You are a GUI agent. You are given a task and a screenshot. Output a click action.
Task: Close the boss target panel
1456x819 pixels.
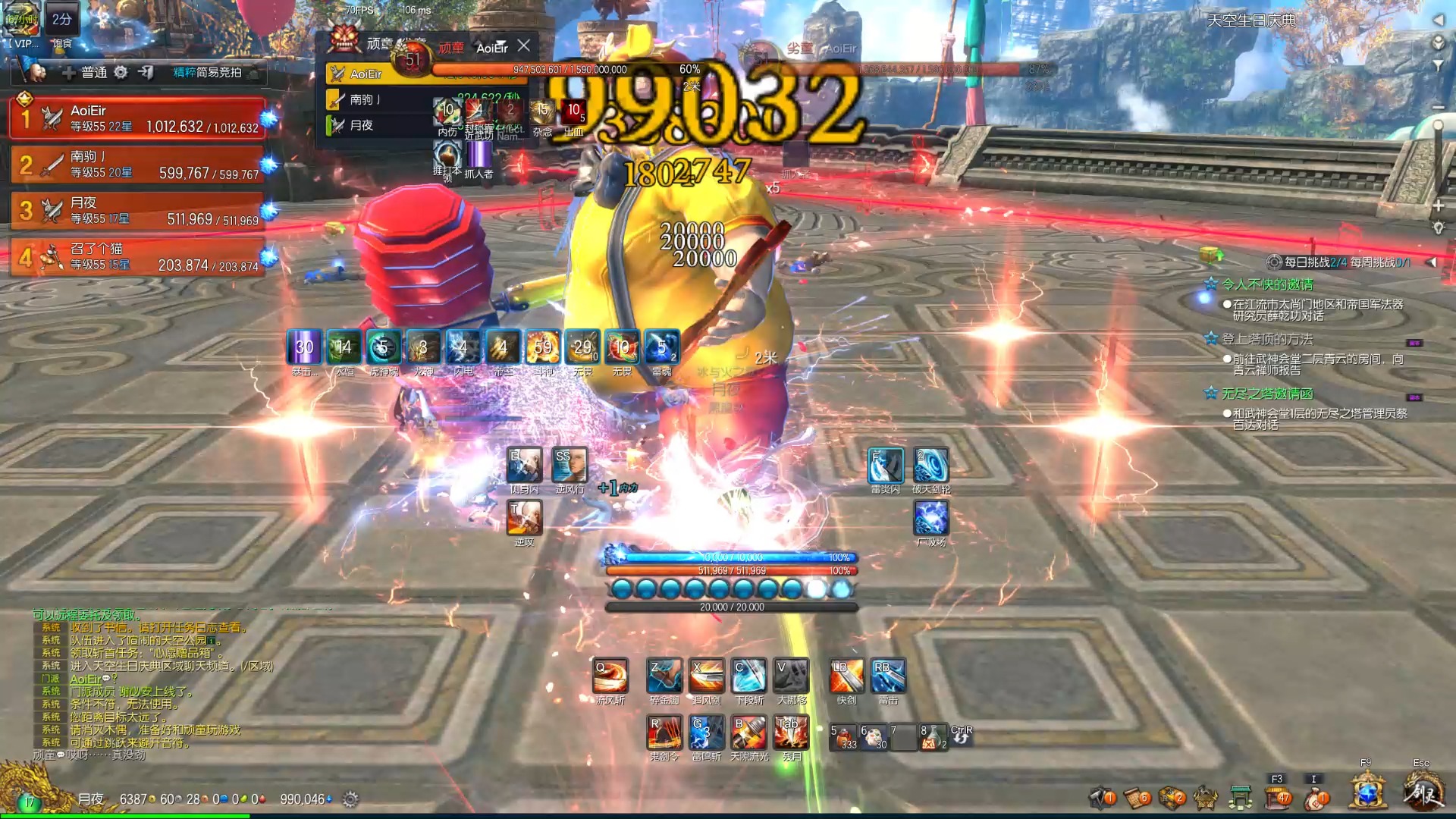point(524,45)
